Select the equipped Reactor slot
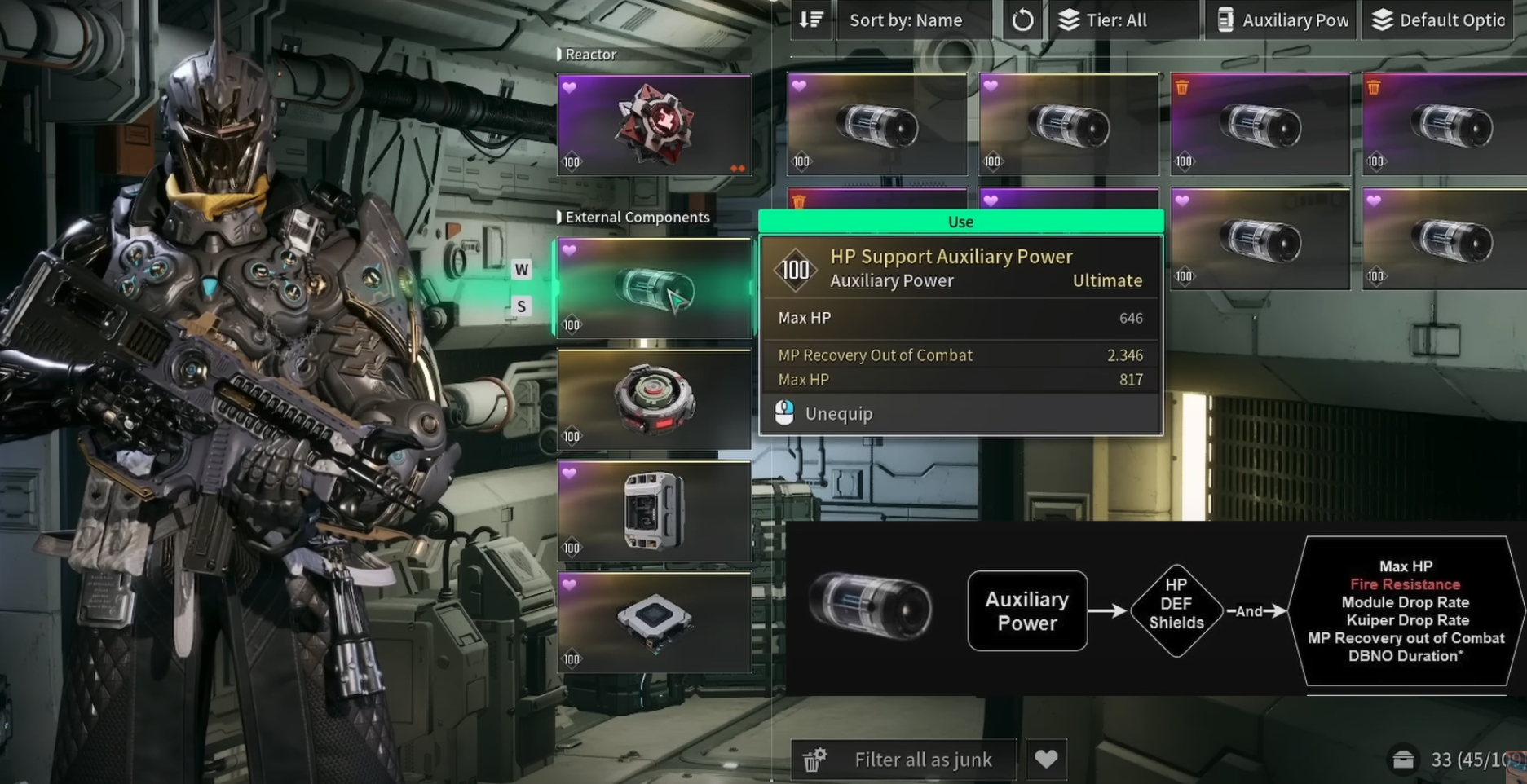 (654, 126)
